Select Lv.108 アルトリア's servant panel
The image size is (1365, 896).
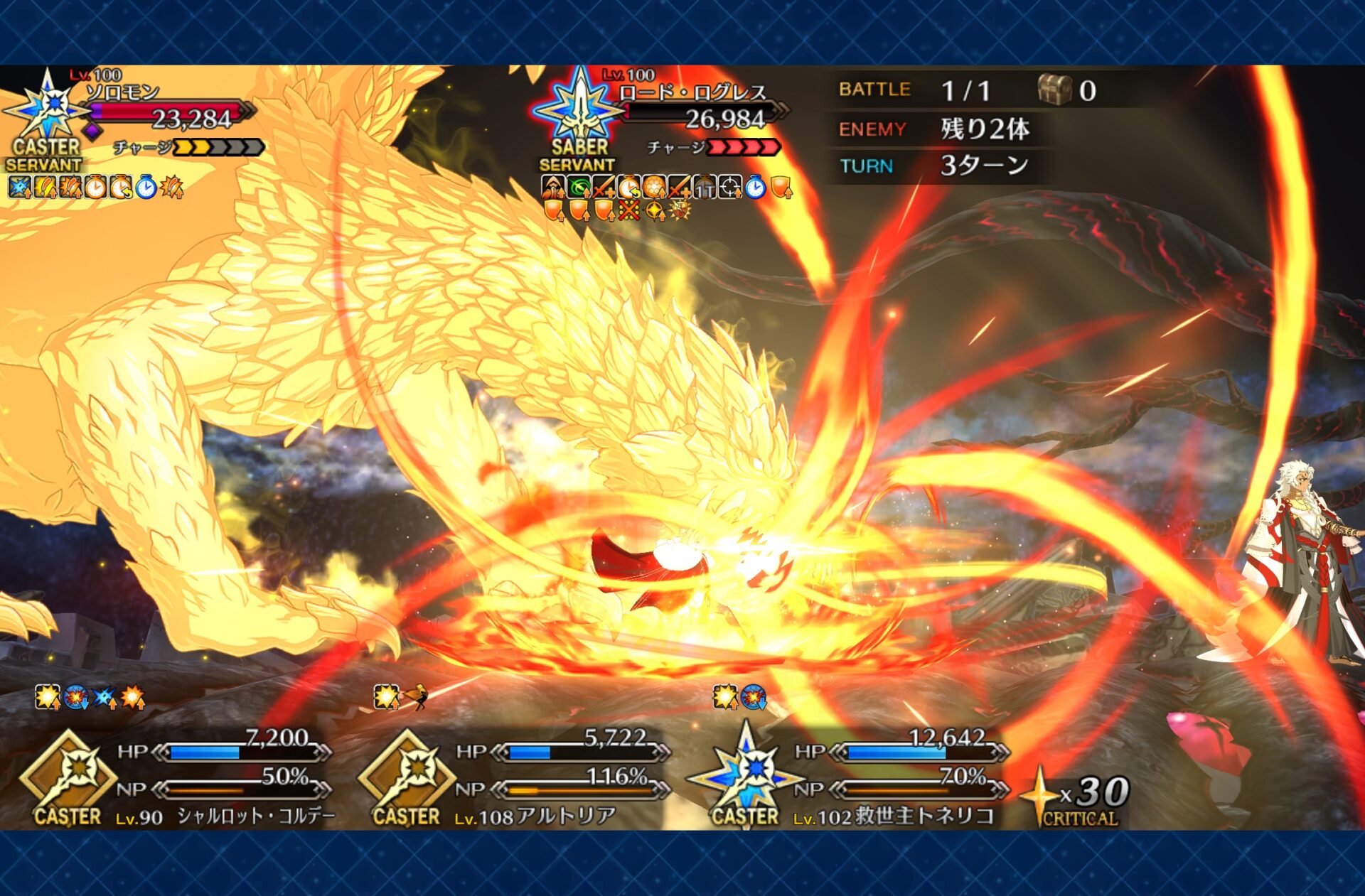(515, 778)
